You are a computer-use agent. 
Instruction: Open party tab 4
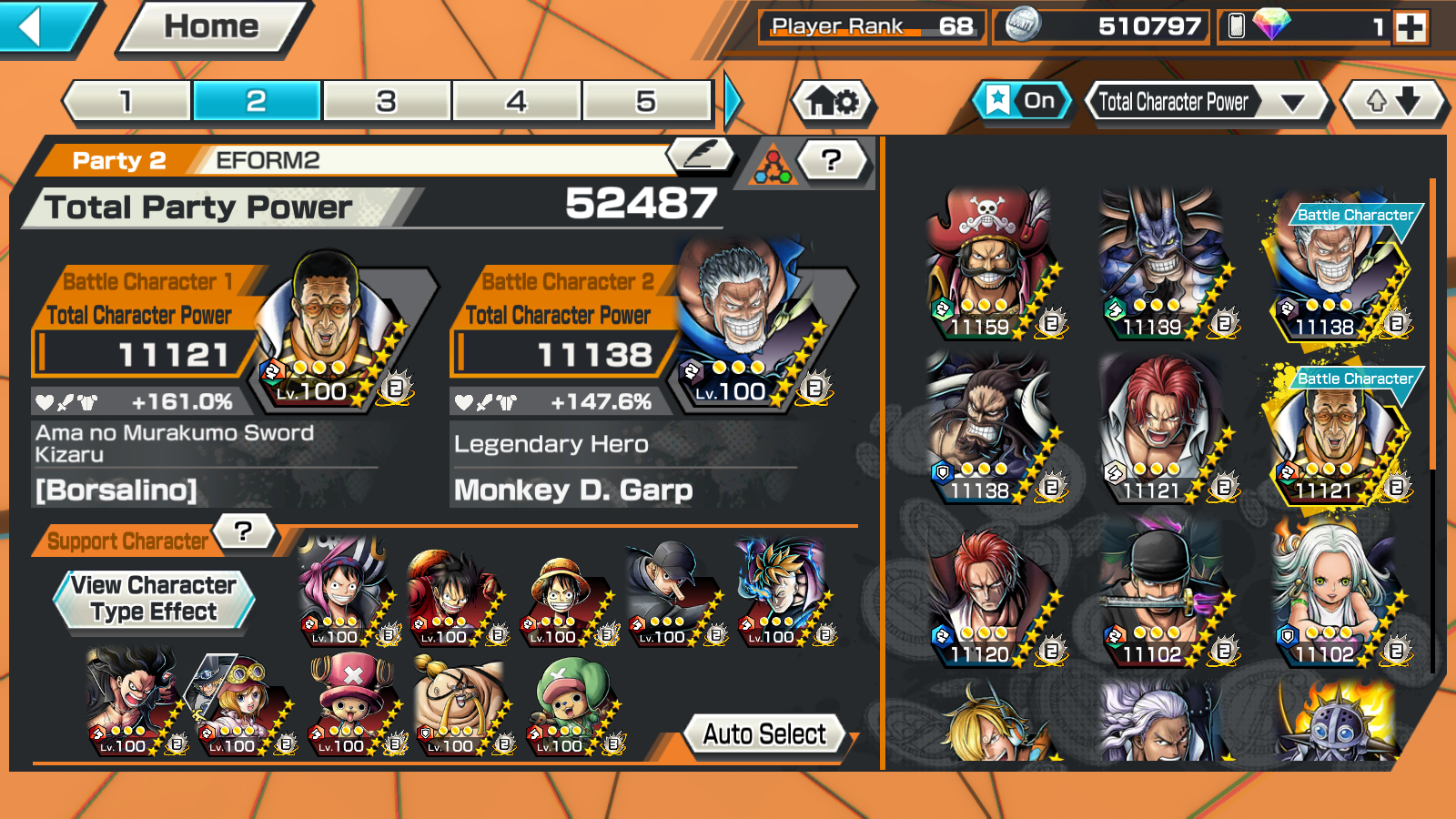click(x=516, y=101)
